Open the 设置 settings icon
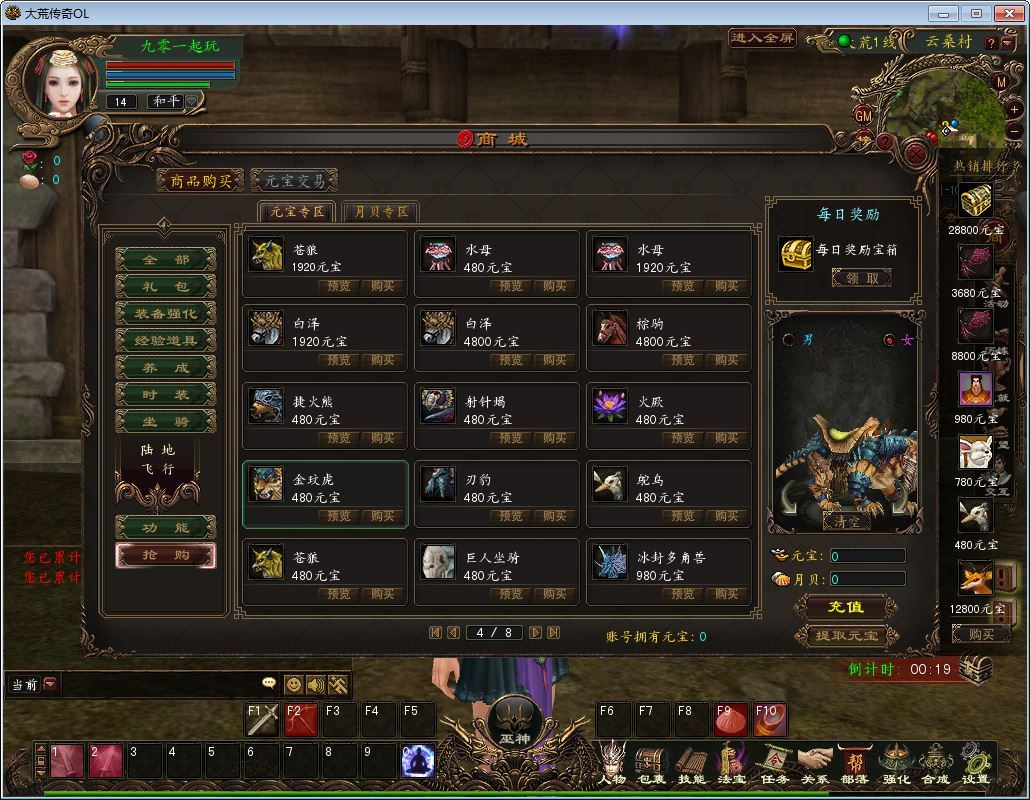 [975, 763]
